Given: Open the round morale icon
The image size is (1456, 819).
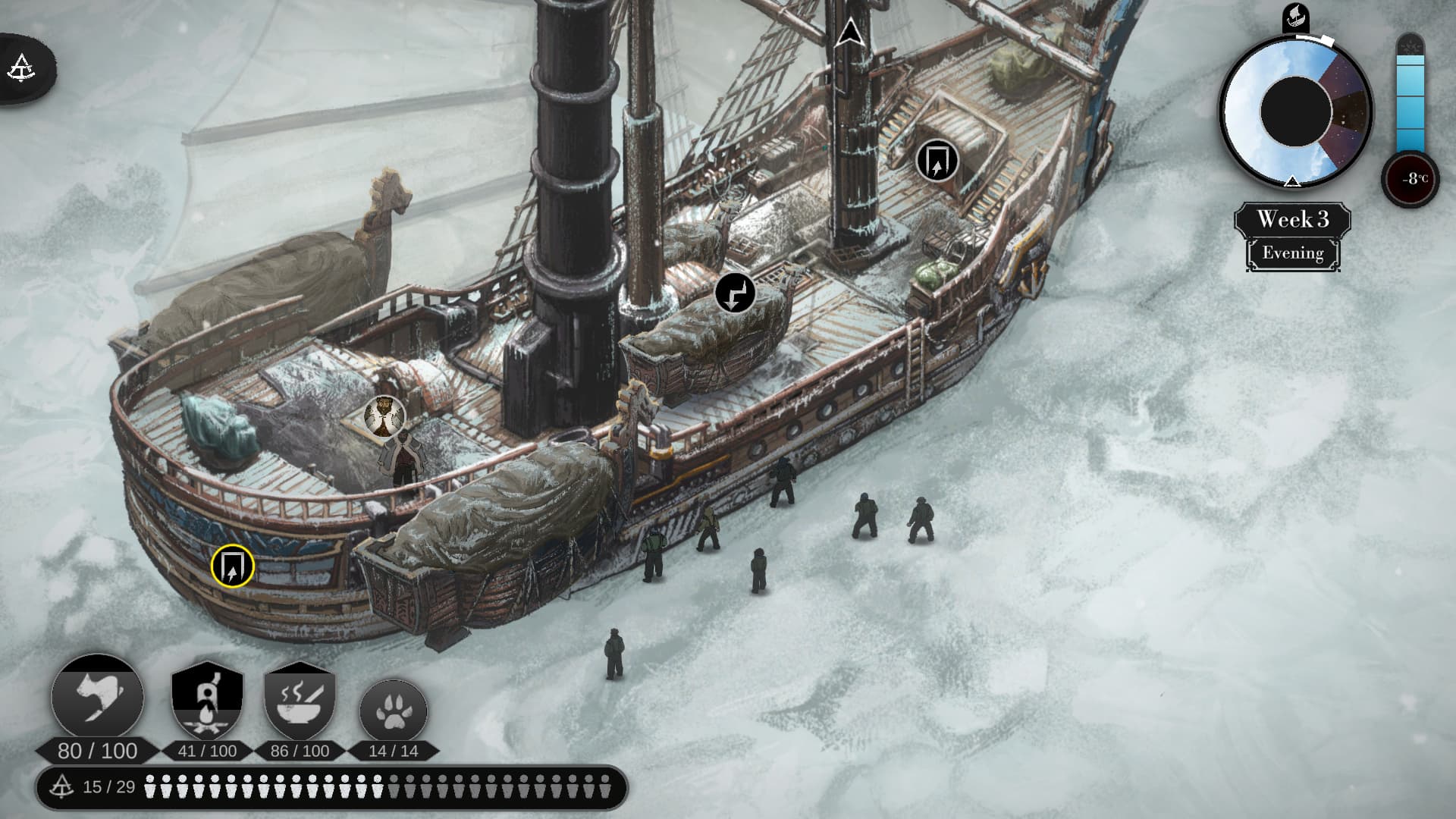Looking at the screenshot, I should point(97,698).
